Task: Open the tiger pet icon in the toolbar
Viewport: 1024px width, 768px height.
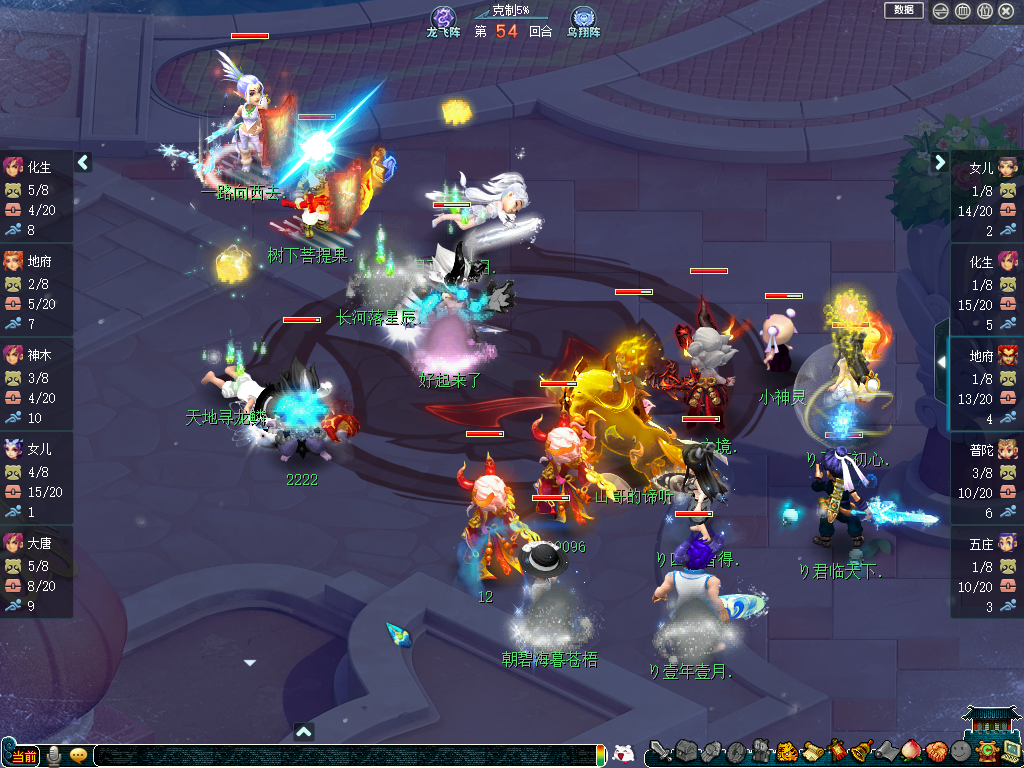Action: [x=786, y=751]
